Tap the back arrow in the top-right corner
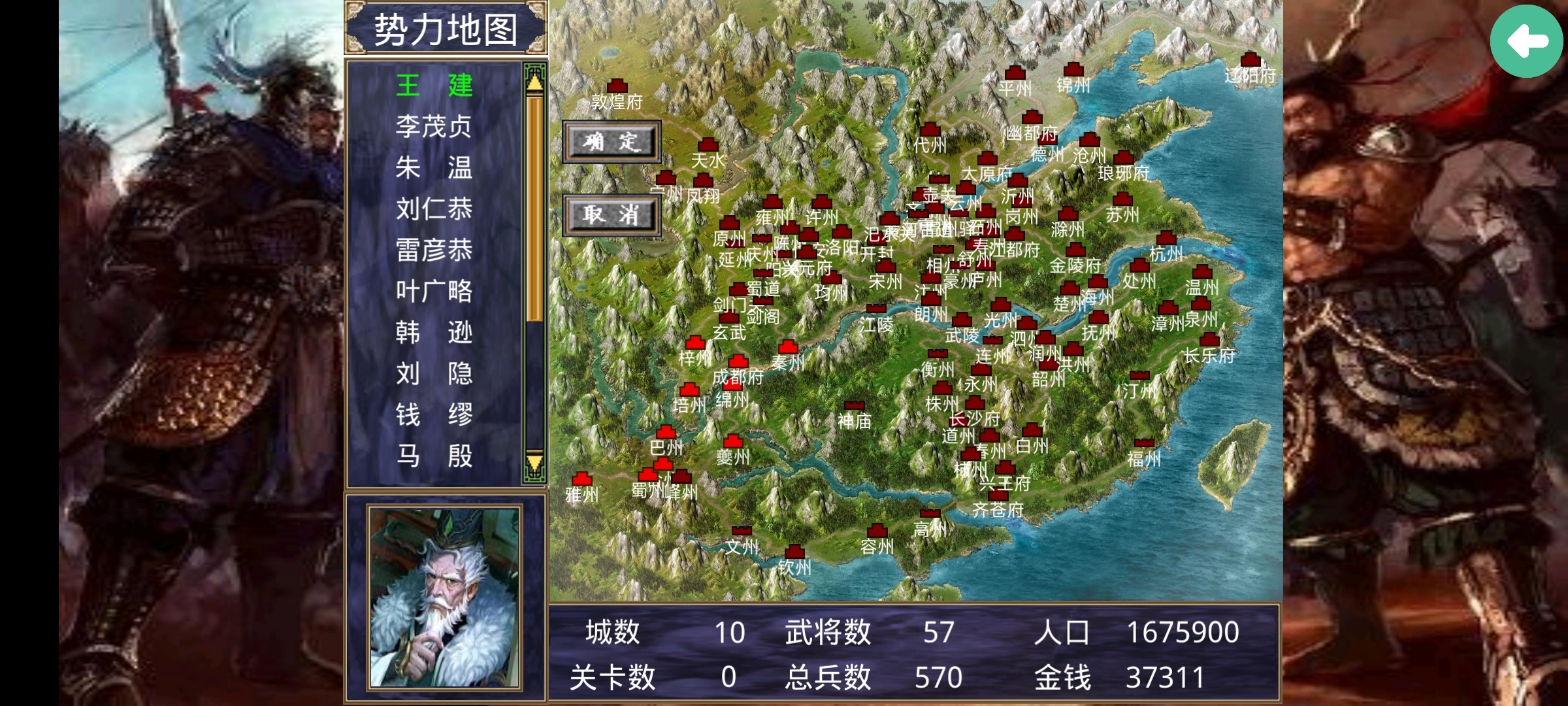Viewport: 1568px width, 706px height. [x=1527, y=41]
